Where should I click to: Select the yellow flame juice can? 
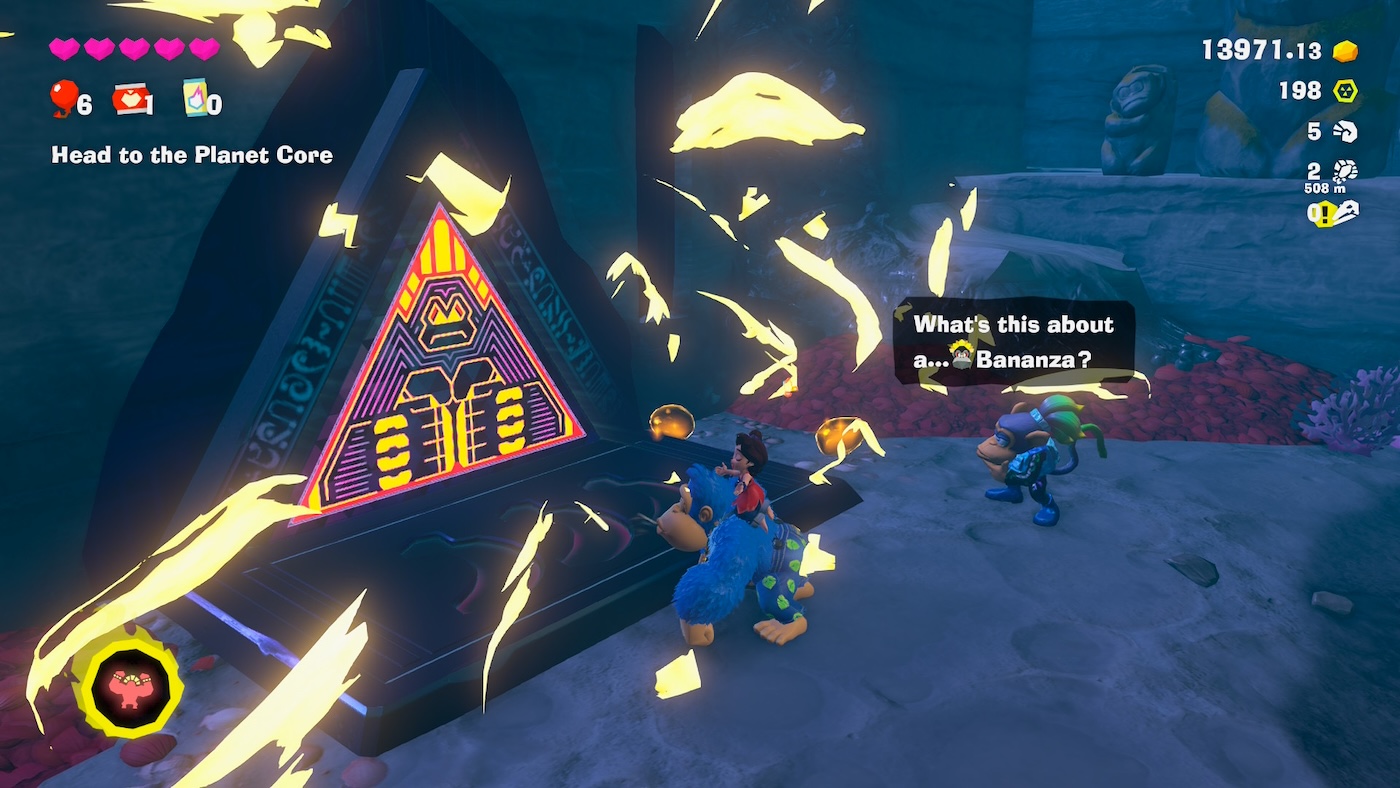click(195, 98)
